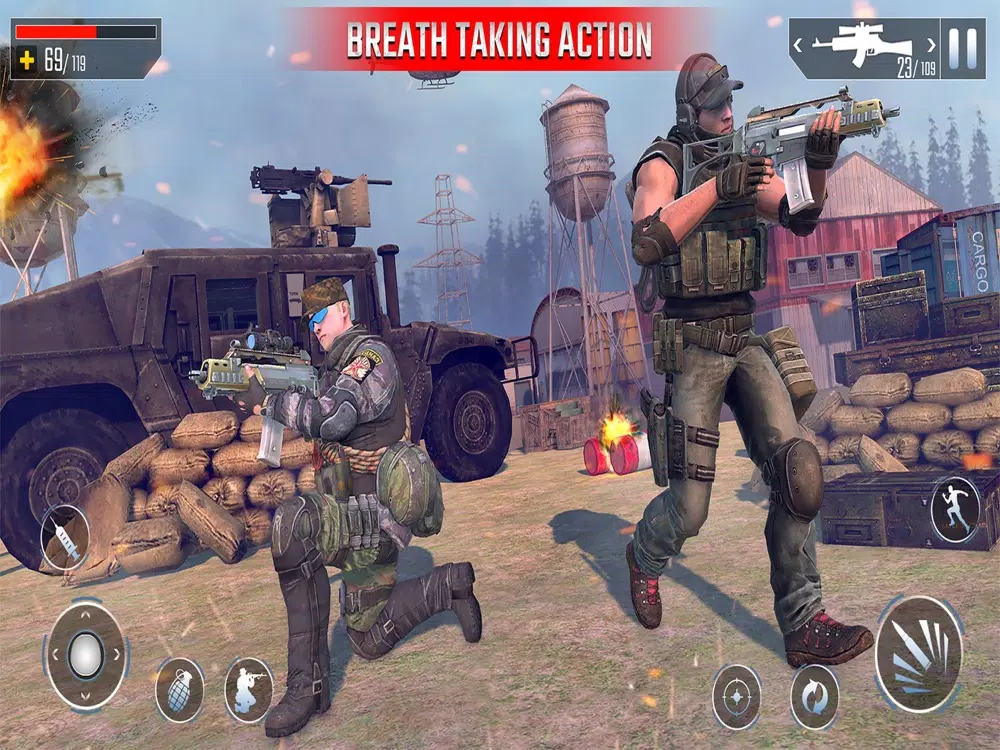
Task: Activate the sprint running-man button
Action: click(x=954, y=510)
